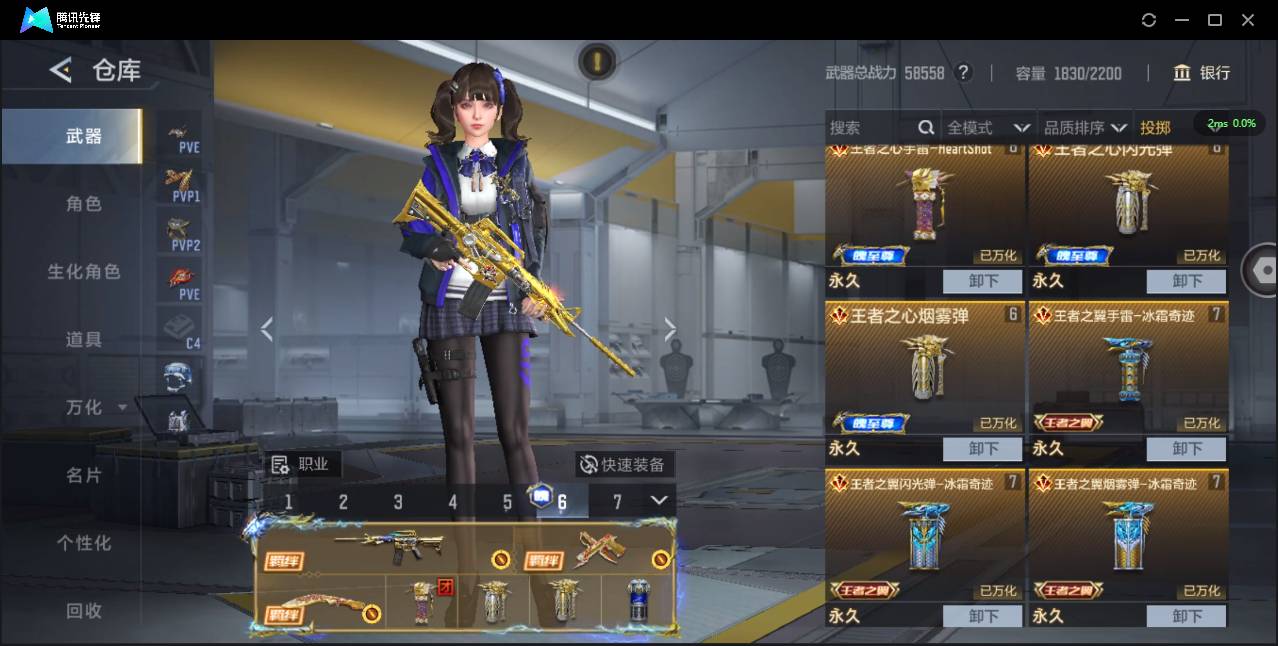
Task: Open the 全模式 mode dropdown
Action: [988, 128]
